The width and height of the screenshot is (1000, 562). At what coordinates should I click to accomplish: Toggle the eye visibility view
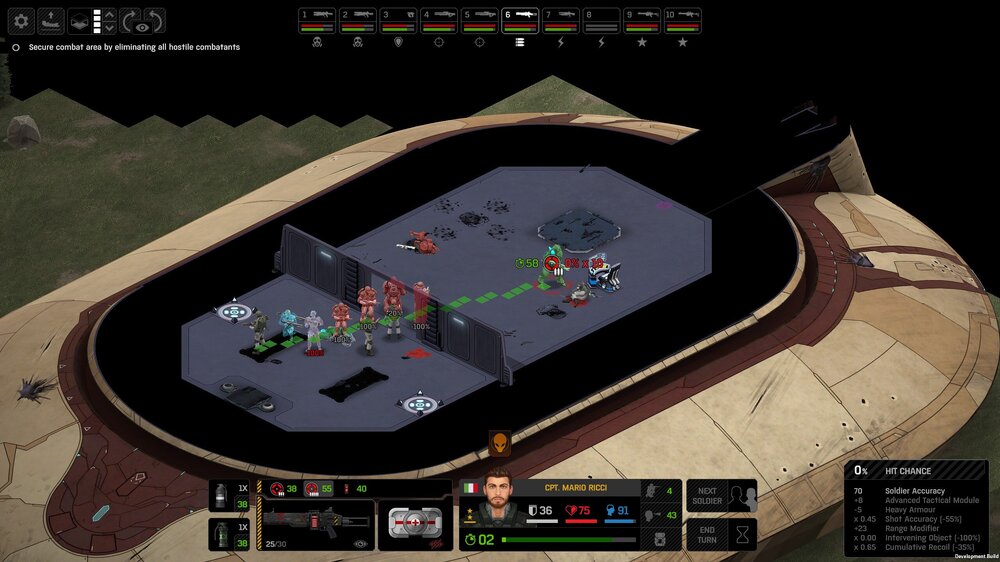point(142,27)
